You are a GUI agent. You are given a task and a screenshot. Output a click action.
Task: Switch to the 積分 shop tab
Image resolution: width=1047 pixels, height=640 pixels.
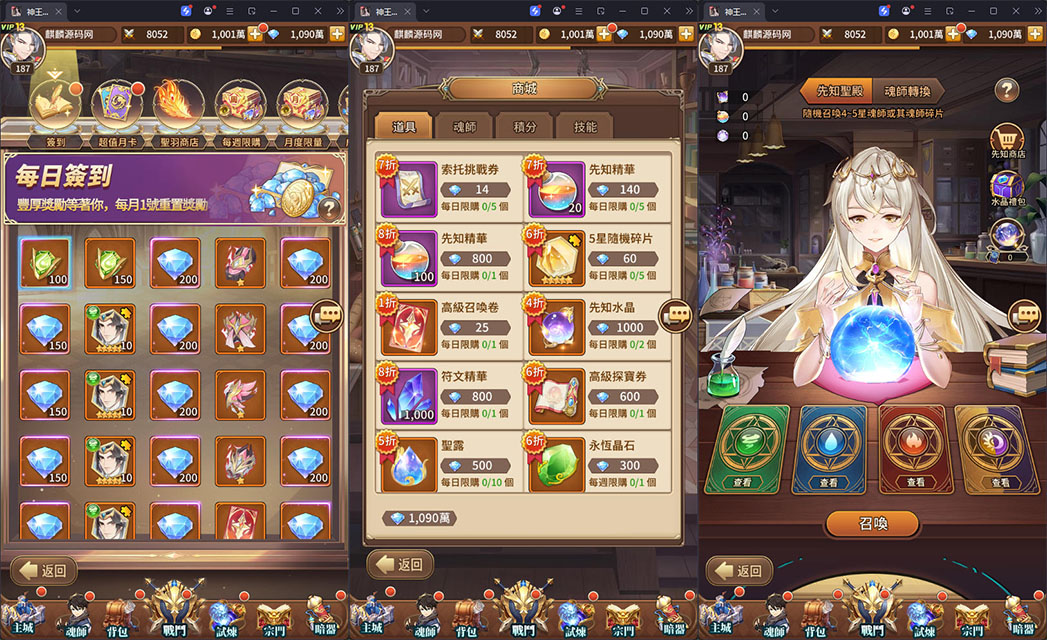(524, 127)
